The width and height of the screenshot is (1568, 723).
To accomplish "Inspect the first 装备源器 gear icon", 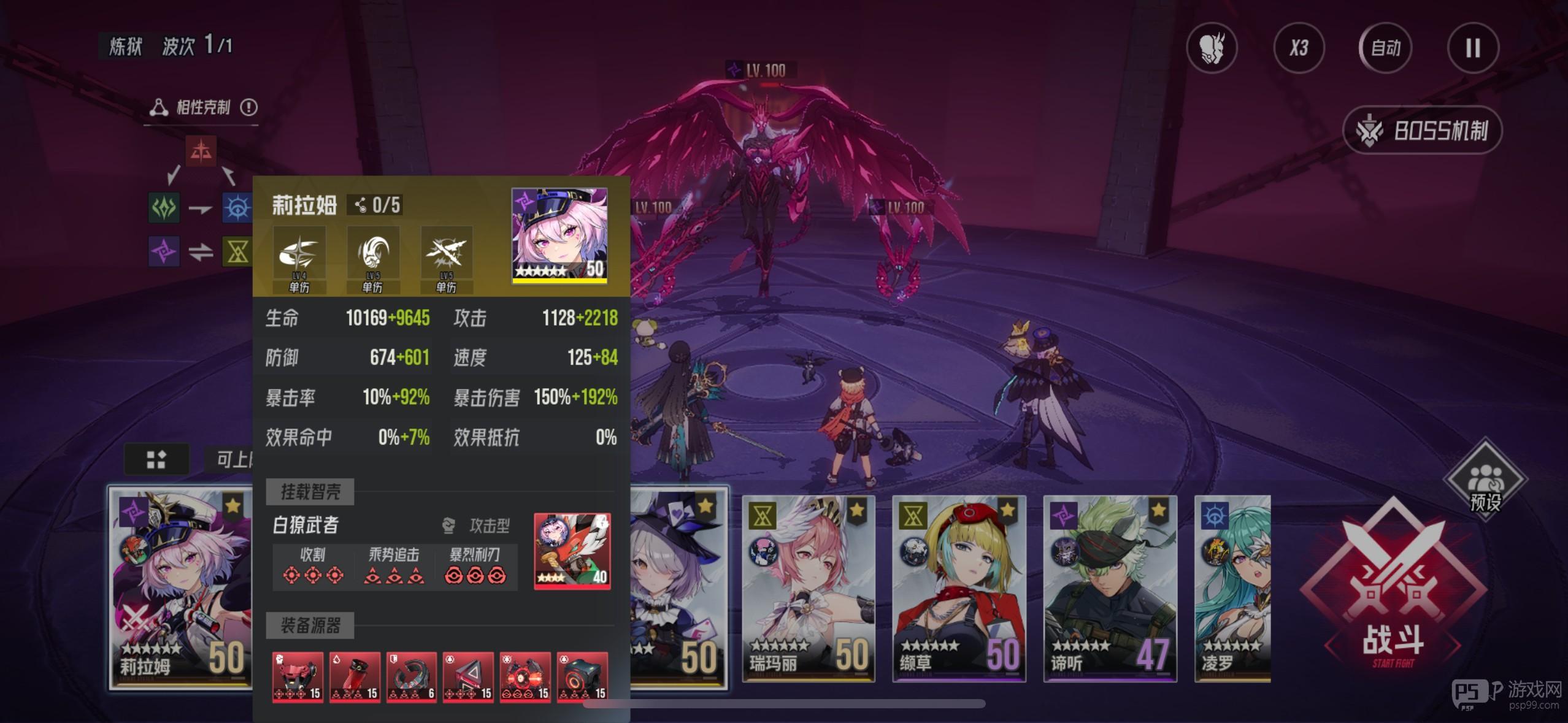I will (298, 676).
